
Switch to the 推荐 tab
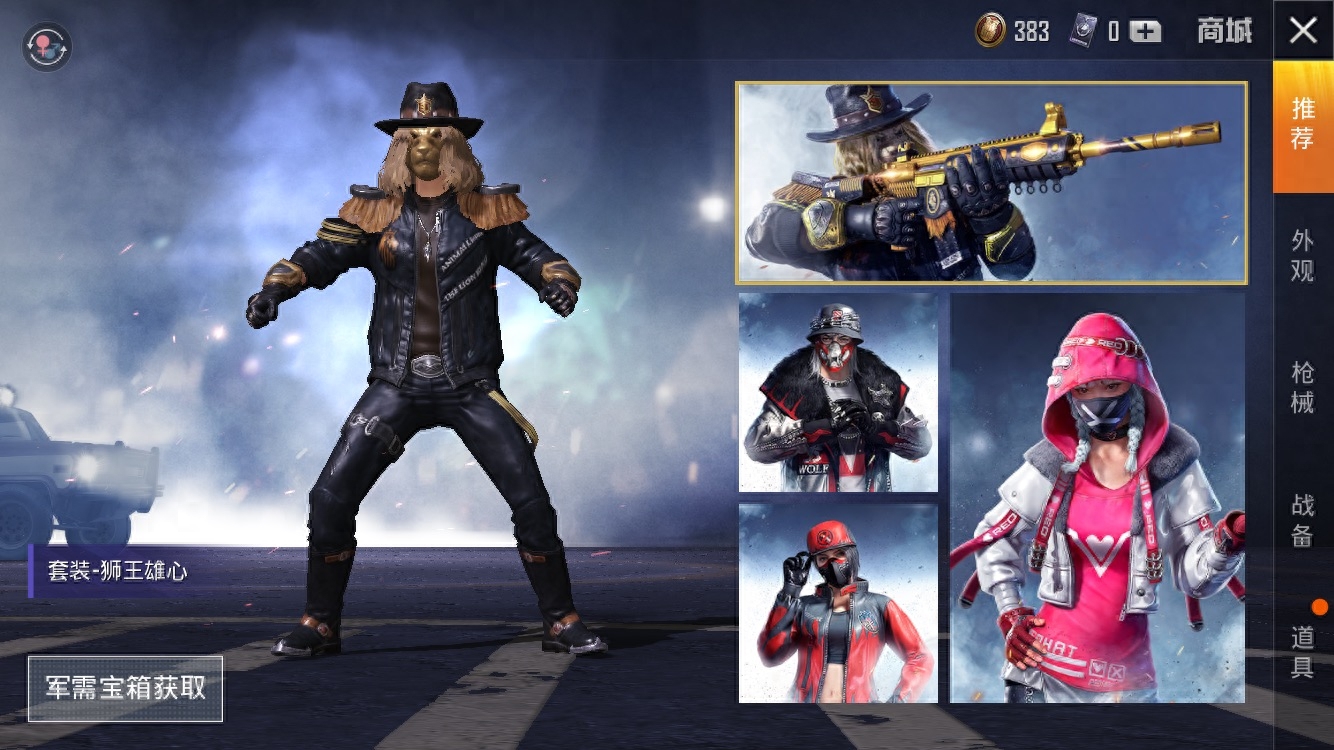[x=1303, y=124]
